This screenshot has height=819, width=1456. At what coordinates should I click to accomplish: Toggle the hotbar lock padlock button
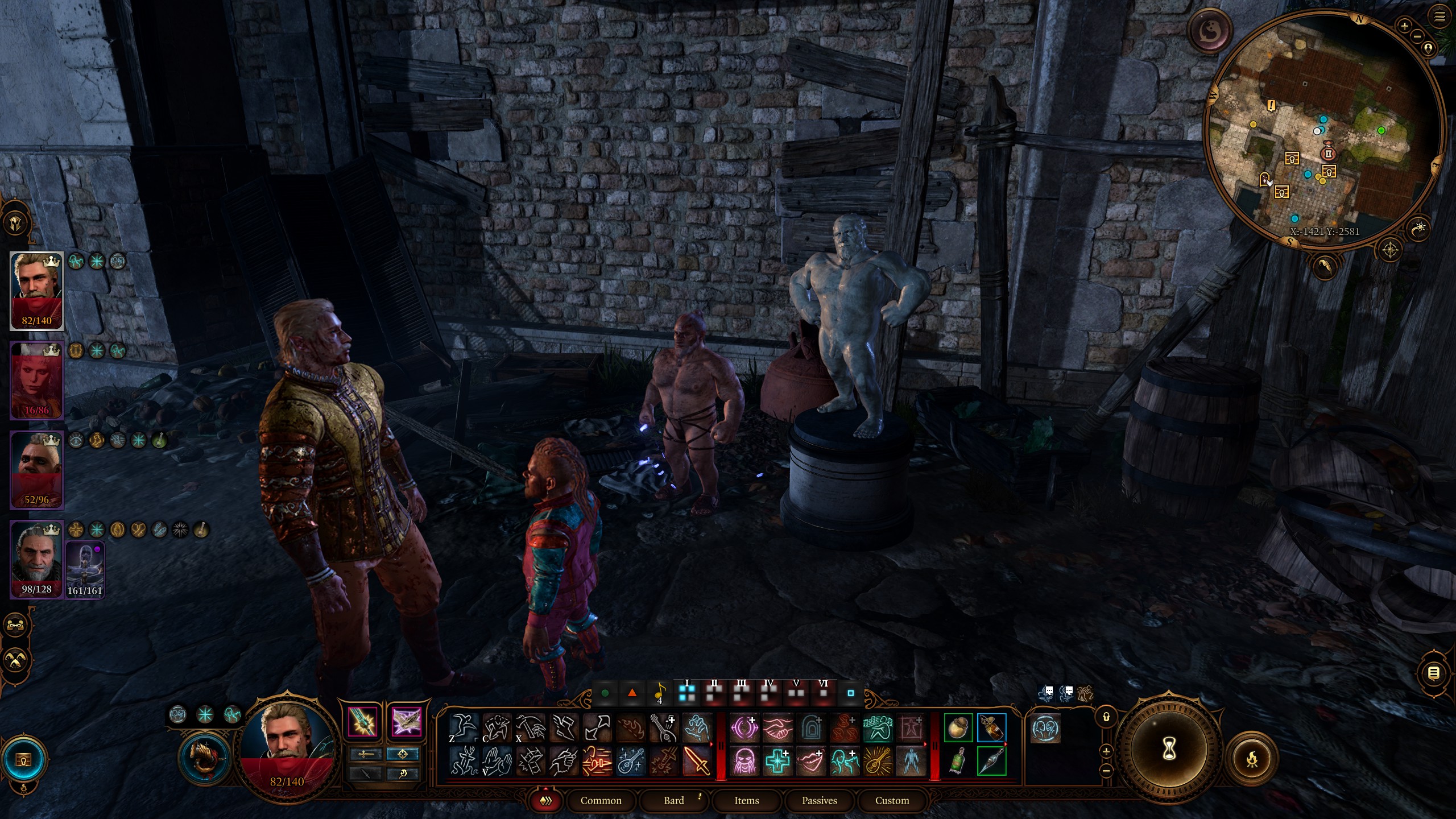pos(1106,717)
